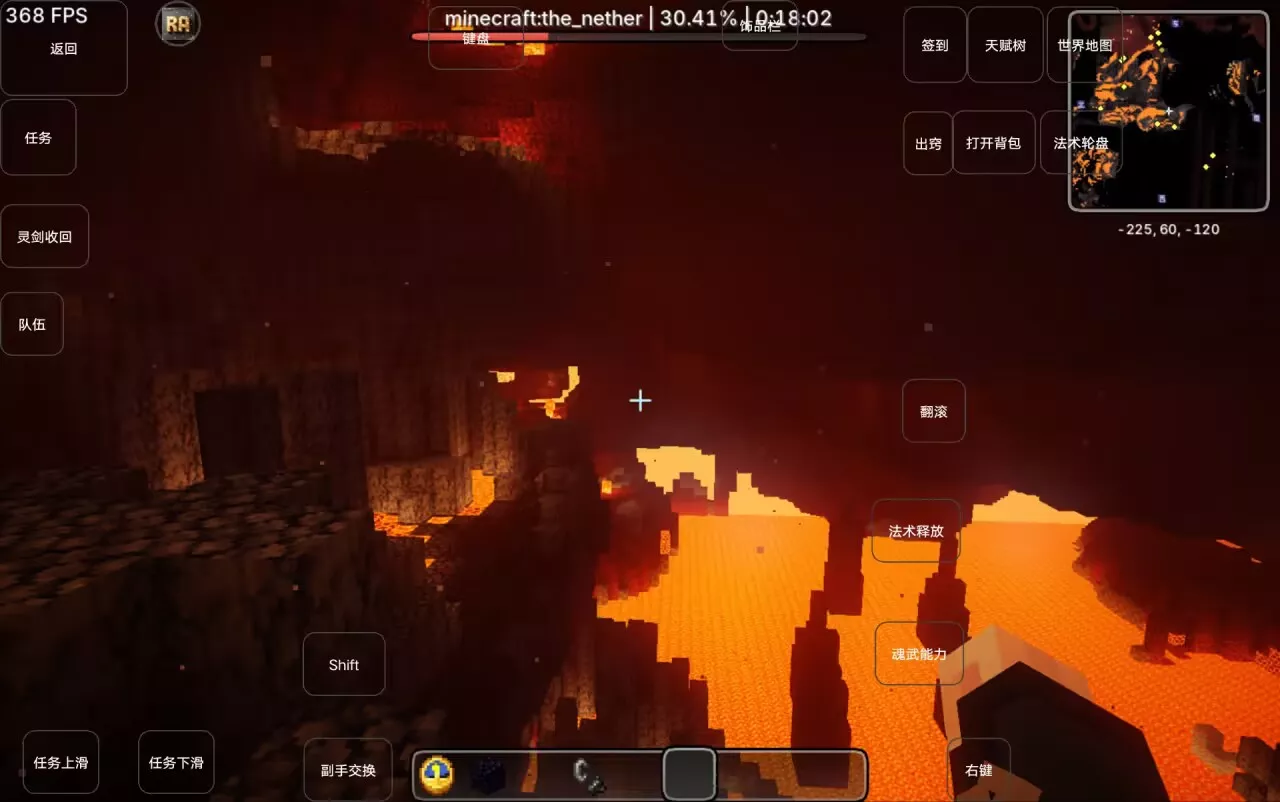1280x802 pixels.
Task: Tap the 出窍 button
Action: click(928, 143)
